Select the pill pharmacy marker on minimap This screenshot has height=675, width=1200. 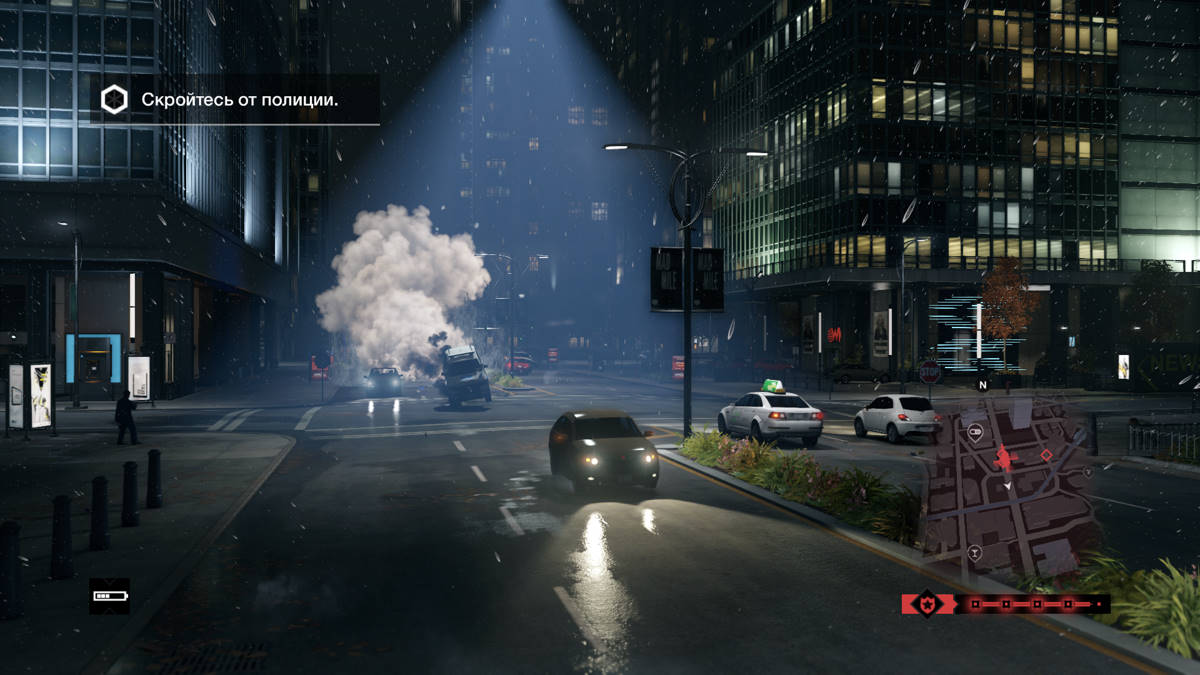click(x=975, y=432)
